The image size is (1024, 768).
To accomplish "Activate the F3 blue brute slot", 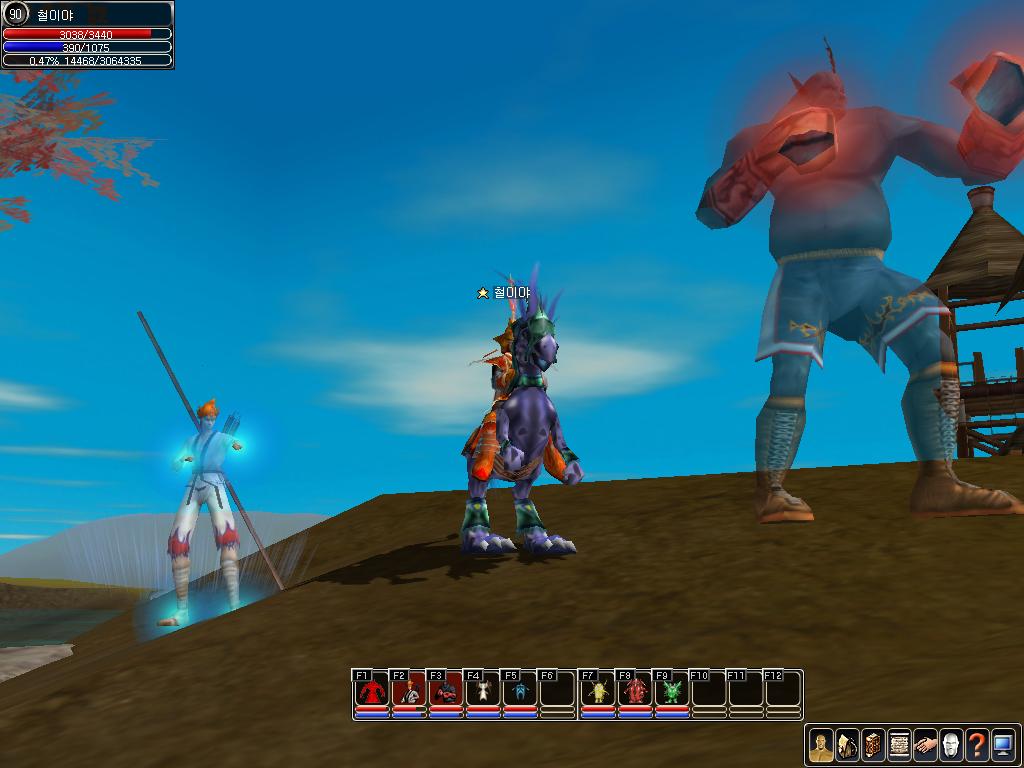I will pyautogui.click(x=446, y=690).
